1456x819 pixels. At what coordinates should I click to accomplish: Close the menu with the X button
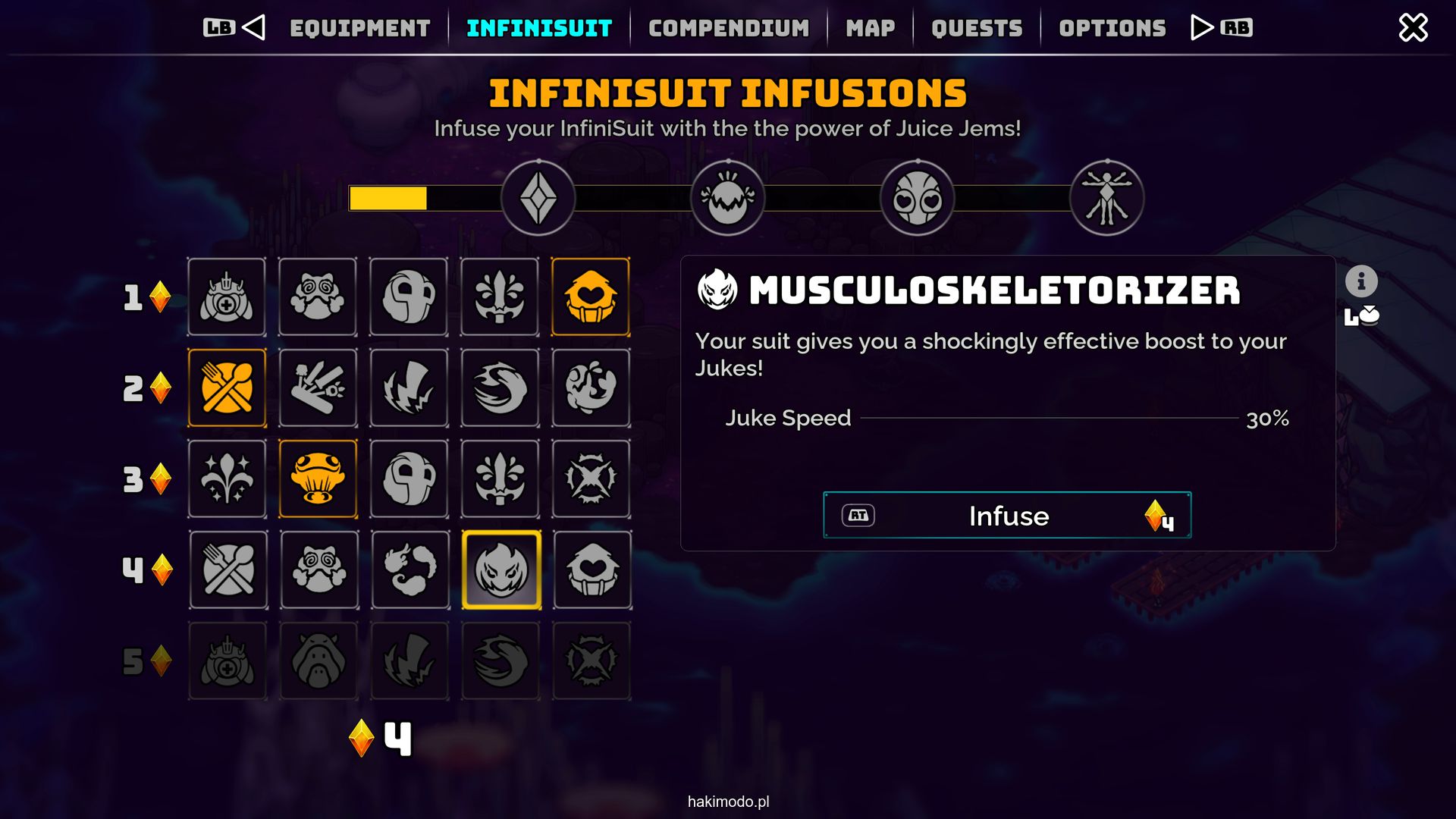click(1413, 28)
